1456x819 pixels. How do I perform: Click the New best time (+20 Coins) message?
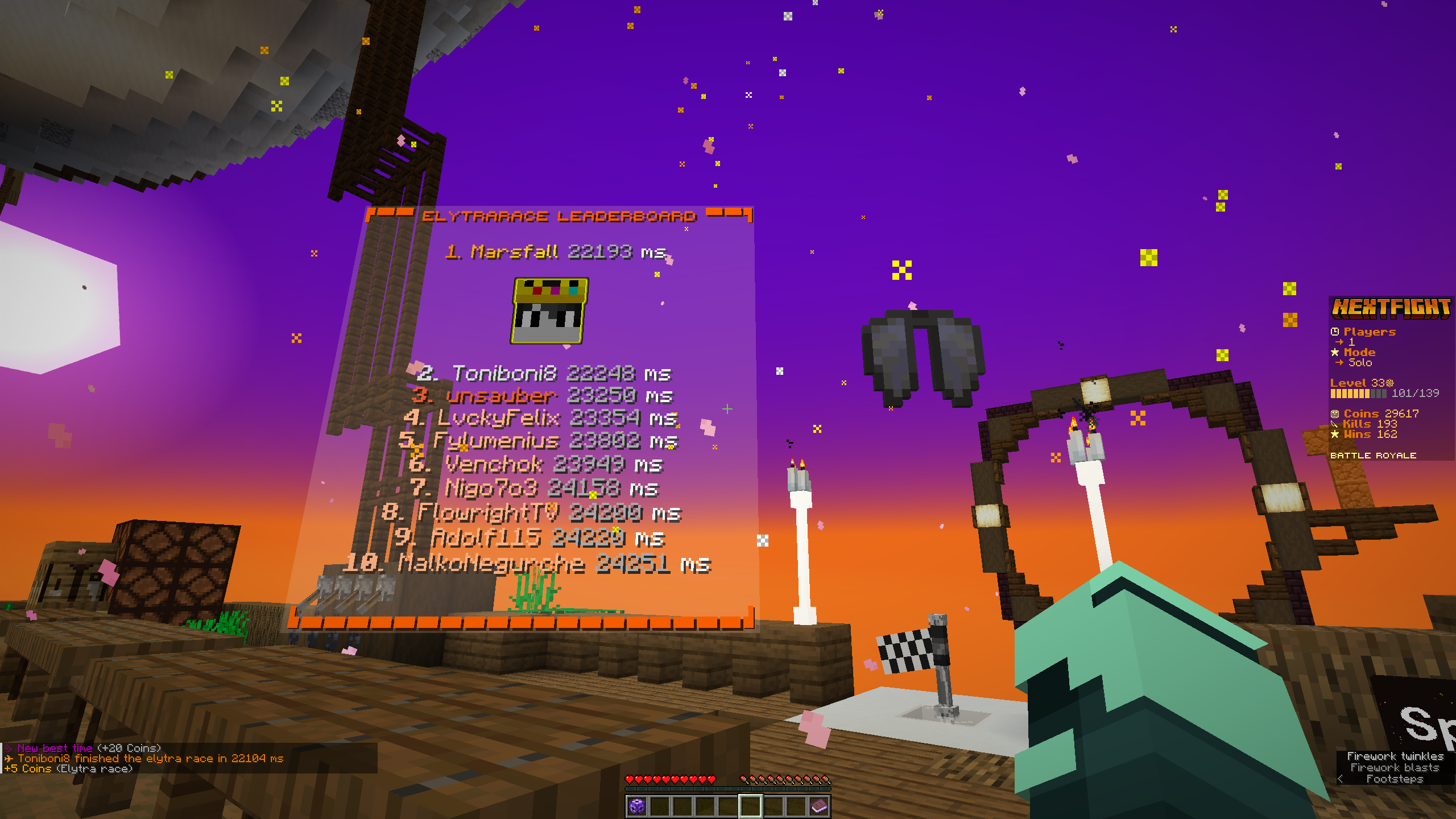tap(82, 748)
